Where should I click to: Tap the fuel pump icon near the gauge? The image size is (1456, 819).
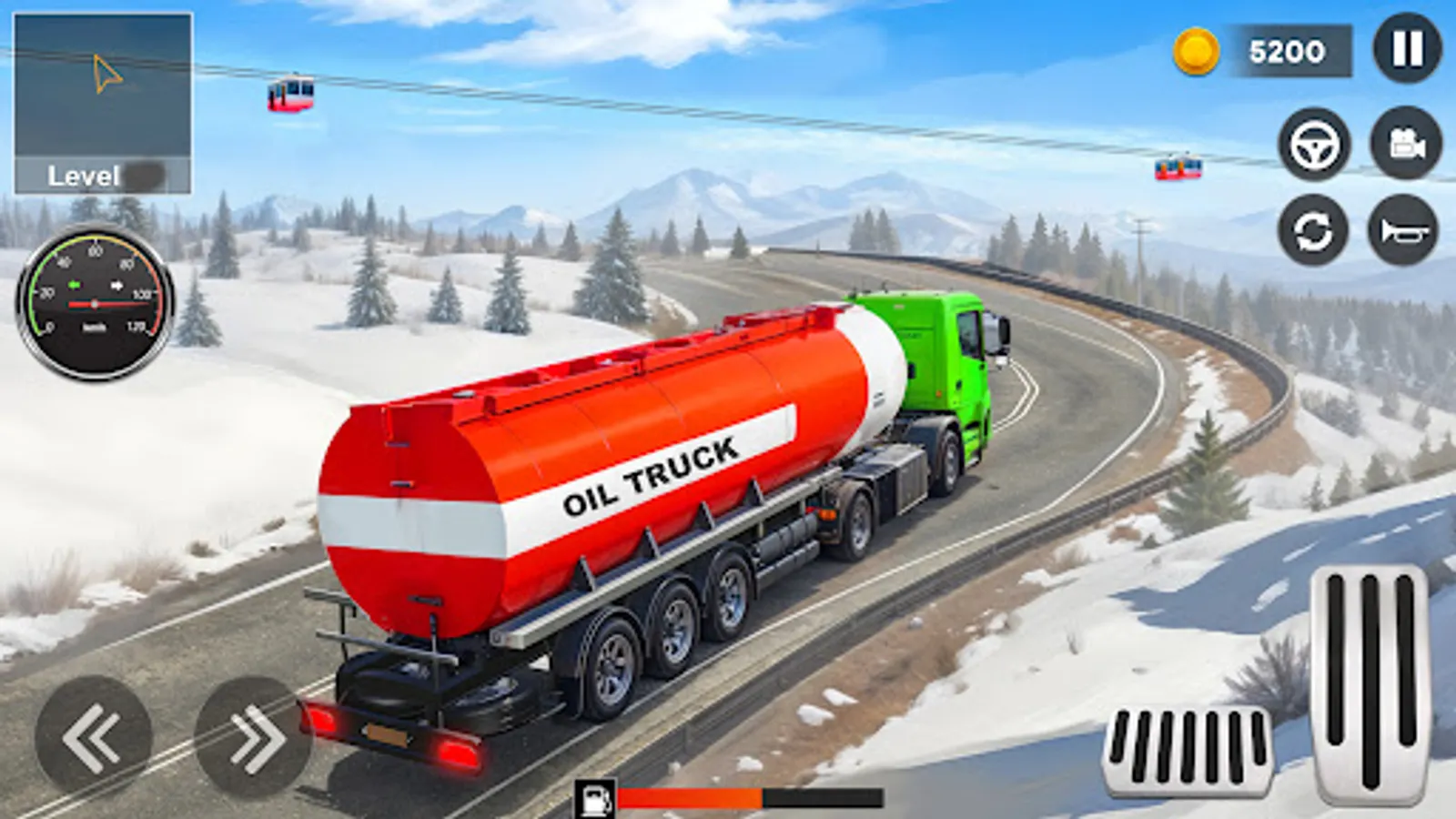pos(596,796)
